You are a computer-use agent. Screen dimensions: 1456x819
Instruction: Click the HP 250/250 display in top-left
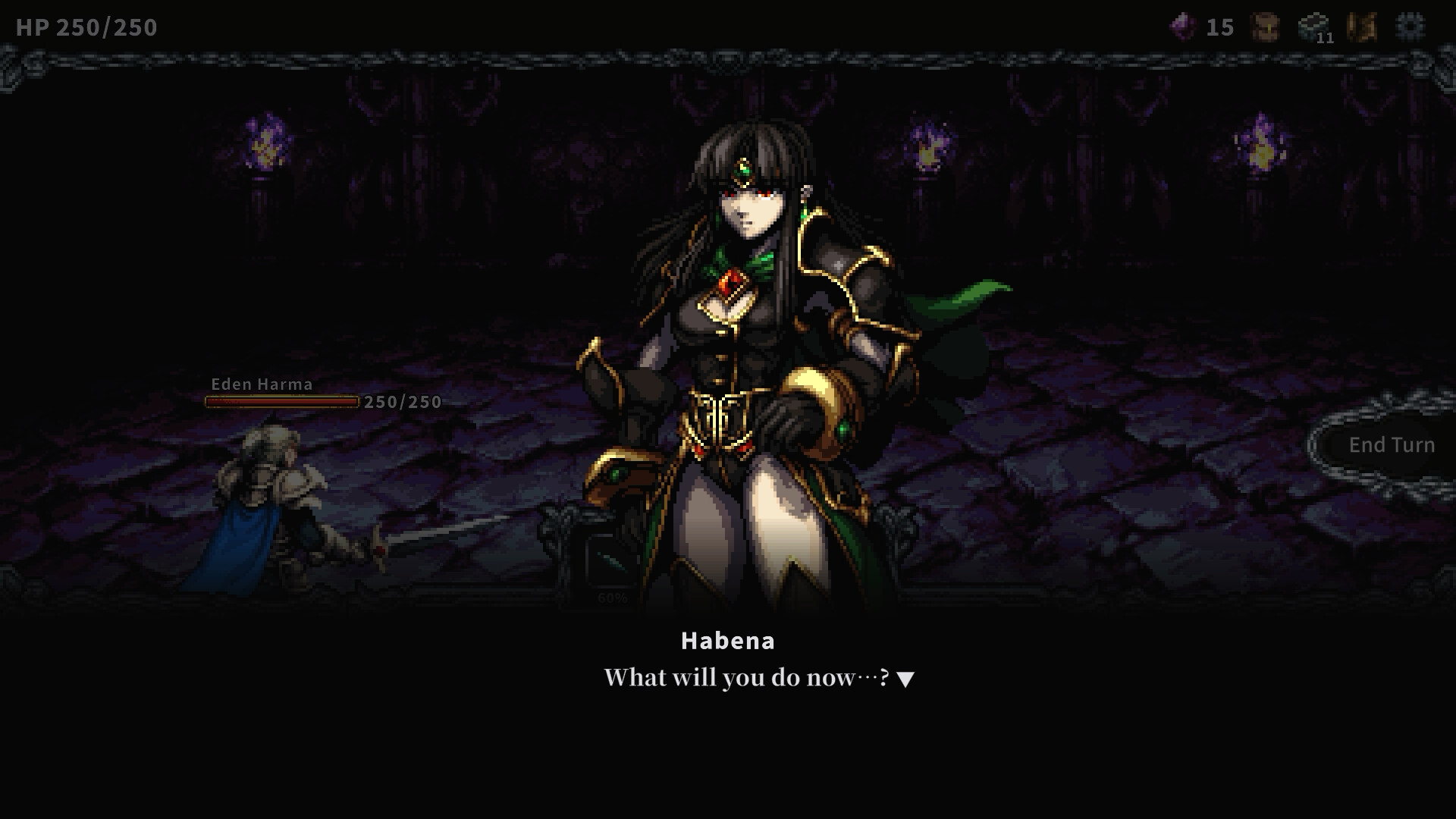click(x=86, y=27)
